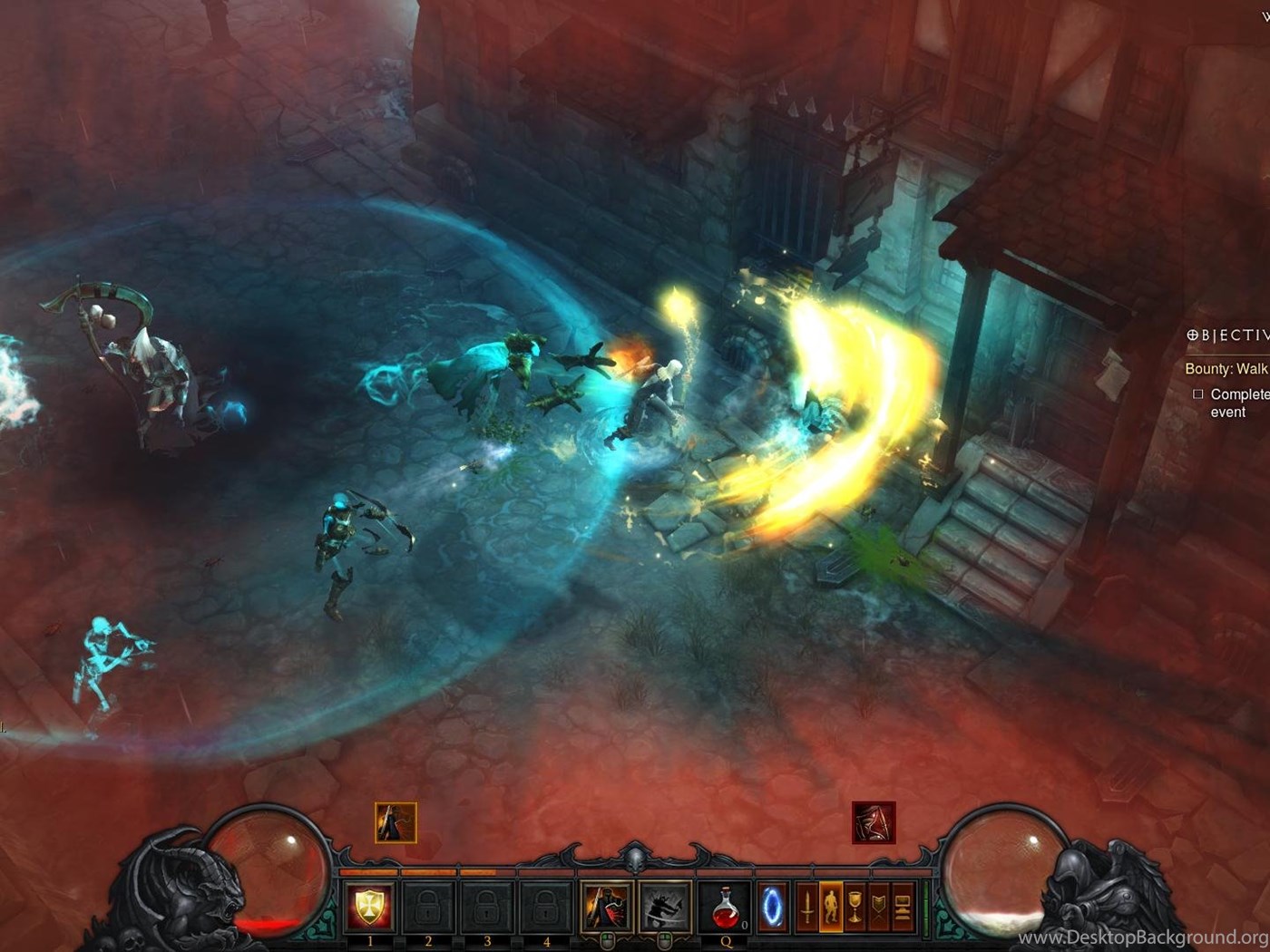Open the sword menu button
1270x952 pixels.
coord(807,906)
